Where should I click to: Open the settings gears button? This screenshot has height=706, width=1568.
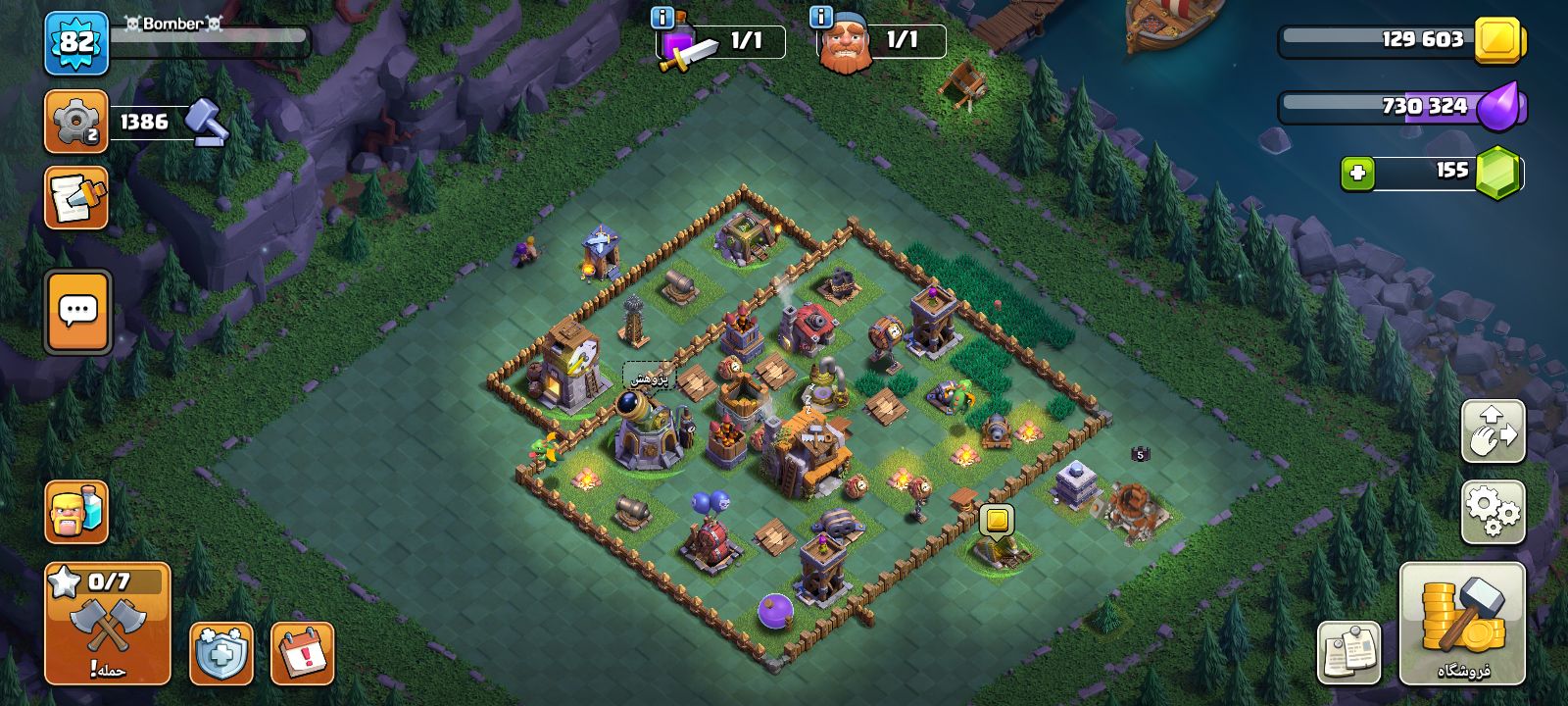(x=1493, y=512)
